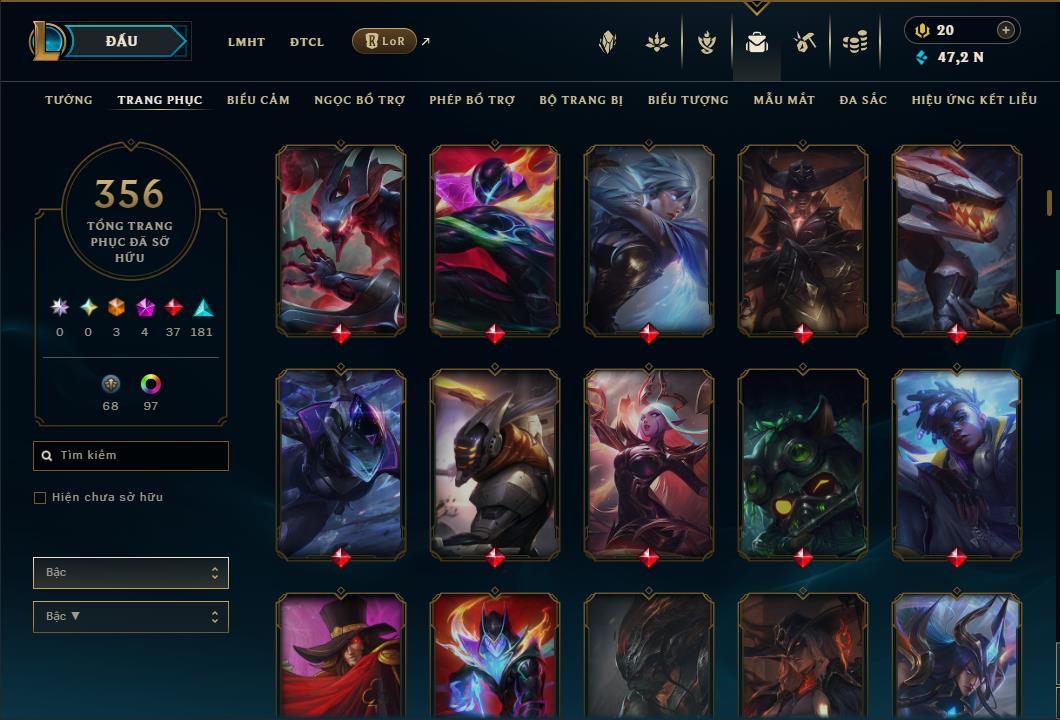Switch to the TƯỚNG tab

pyautogui.click(x=69, y=100)
